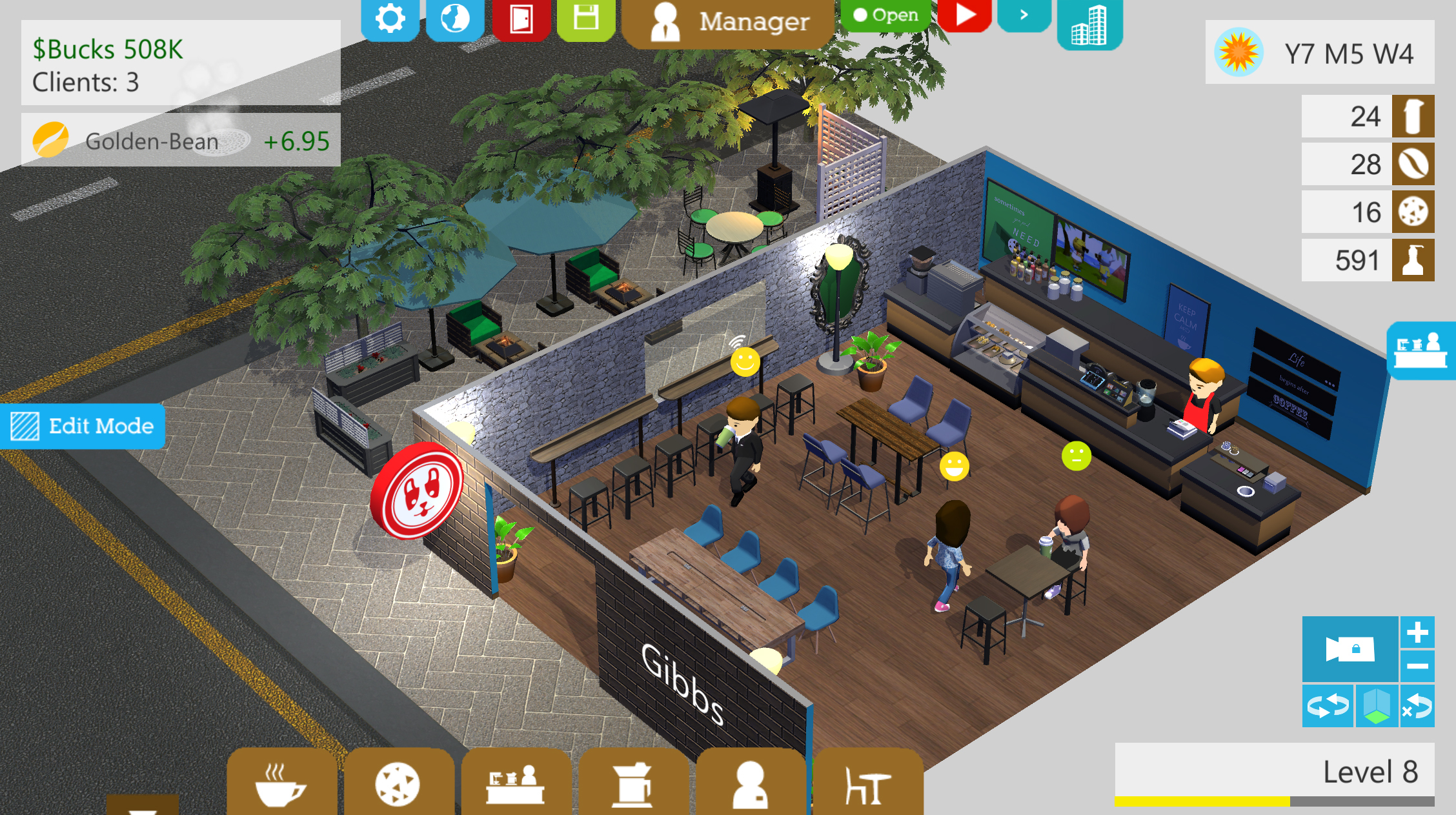Viewport: 1456px width, 815px height.
Task: Open the Manager panel
Action: point(729,22)
